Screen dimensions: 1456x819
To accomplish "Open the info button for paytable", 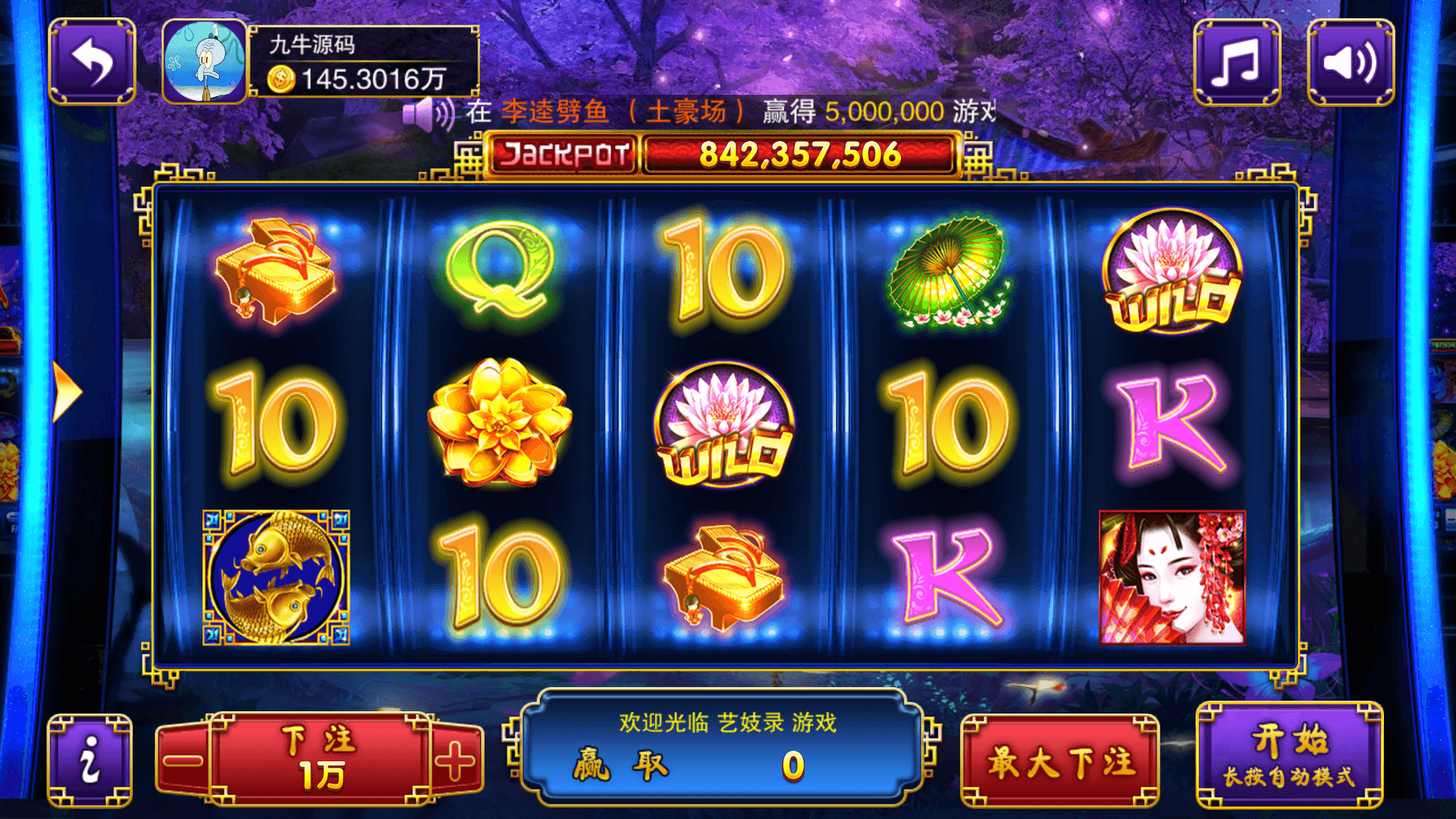I will click(x=90, y=761).
